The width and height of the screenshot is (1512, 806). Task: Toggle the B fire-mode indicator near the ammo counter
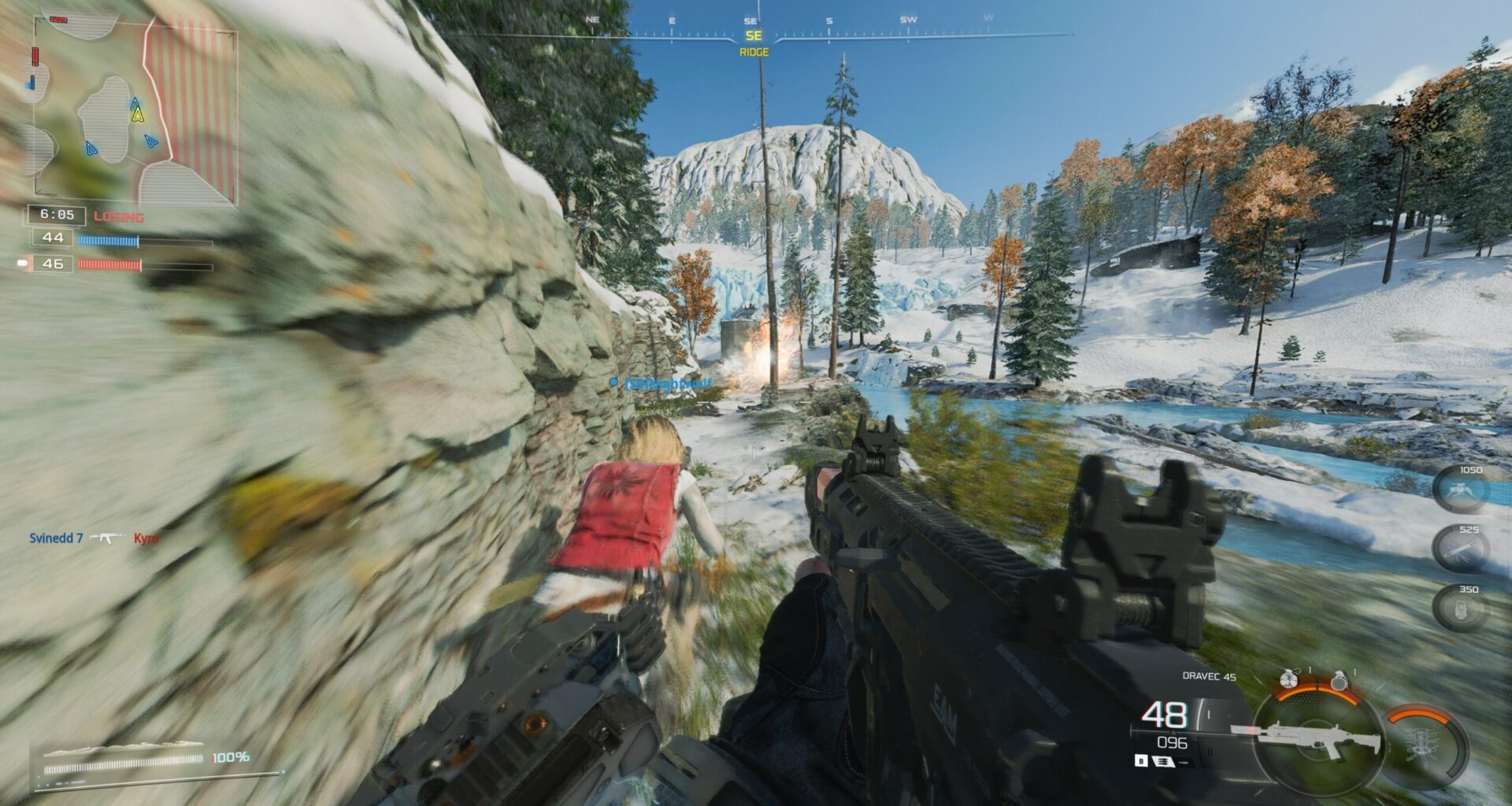point(1141,761)
